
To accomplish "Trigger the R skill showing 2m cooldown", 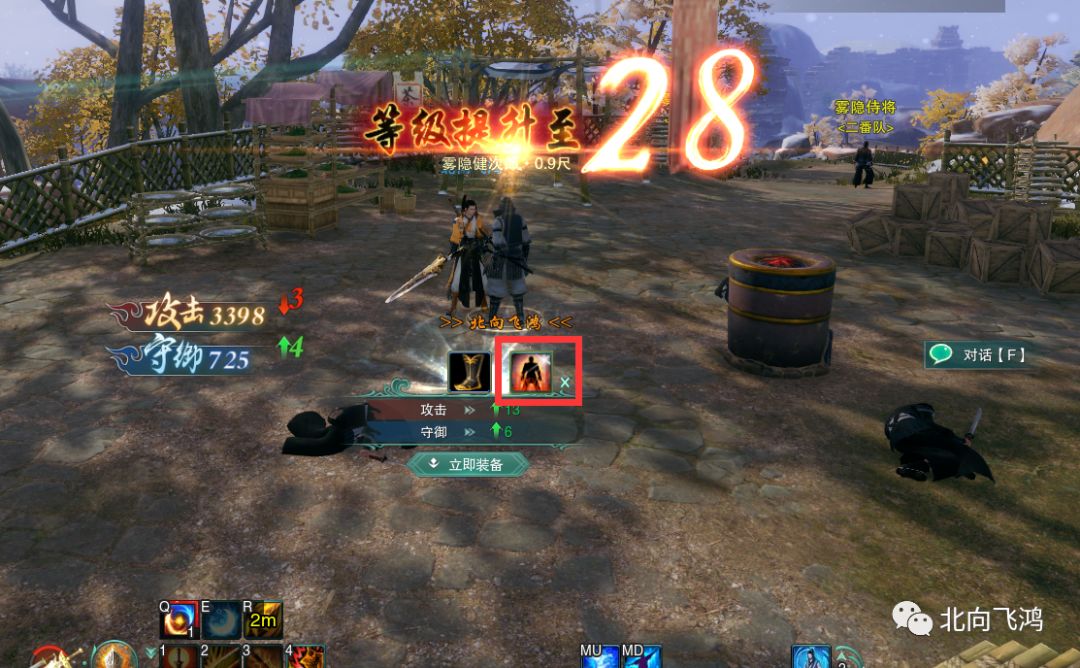I will click(264, 621).
